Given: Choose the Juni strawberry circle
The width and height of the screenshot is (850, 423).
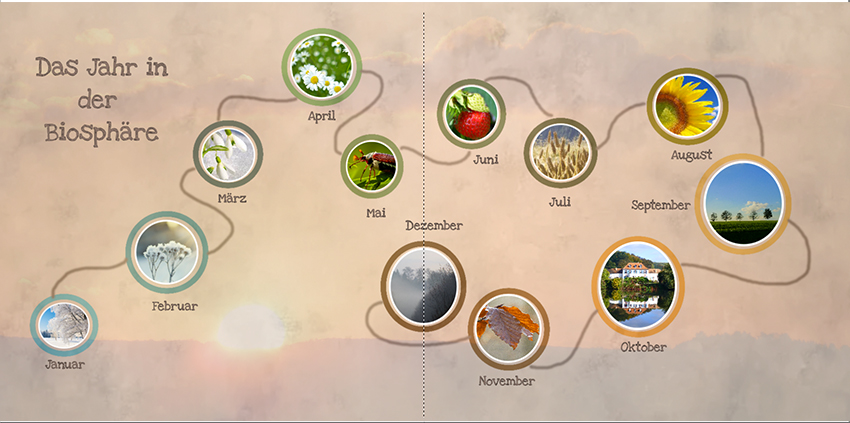Looking at the screenshot, I should point(471,113).
